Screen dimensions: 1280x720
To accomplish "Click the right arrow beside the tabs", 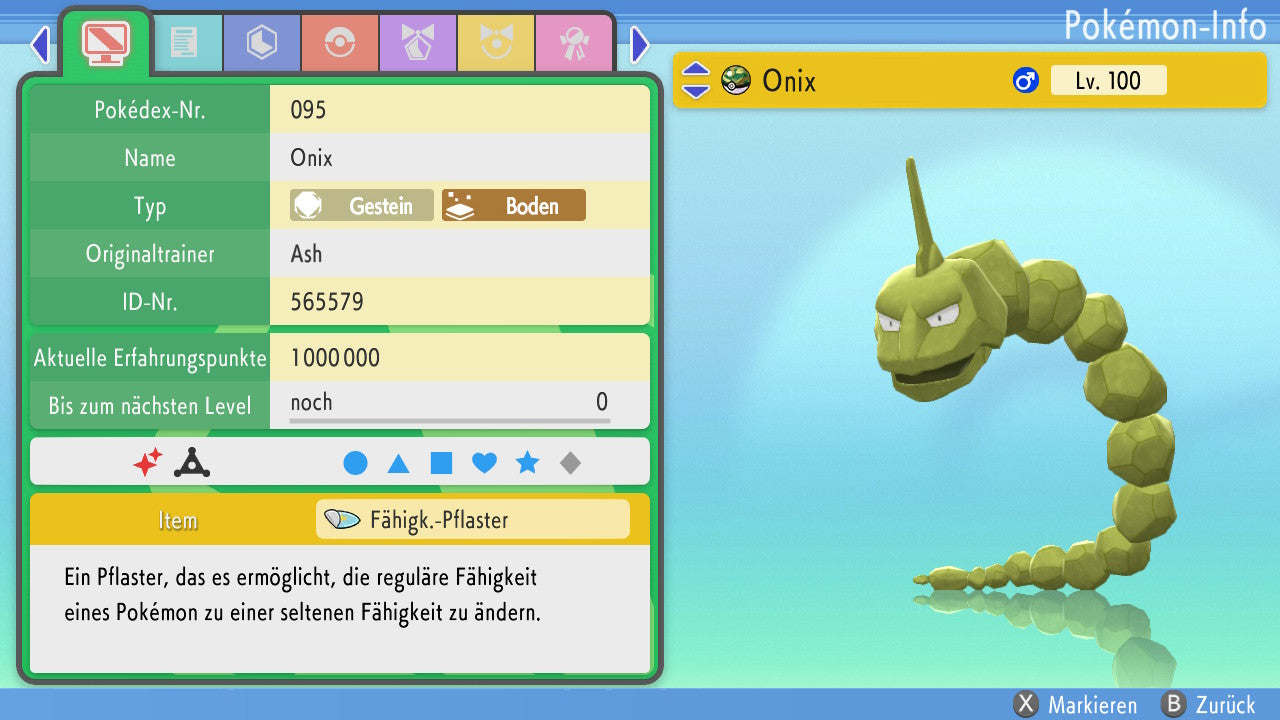I will click(x=640, y=44).
